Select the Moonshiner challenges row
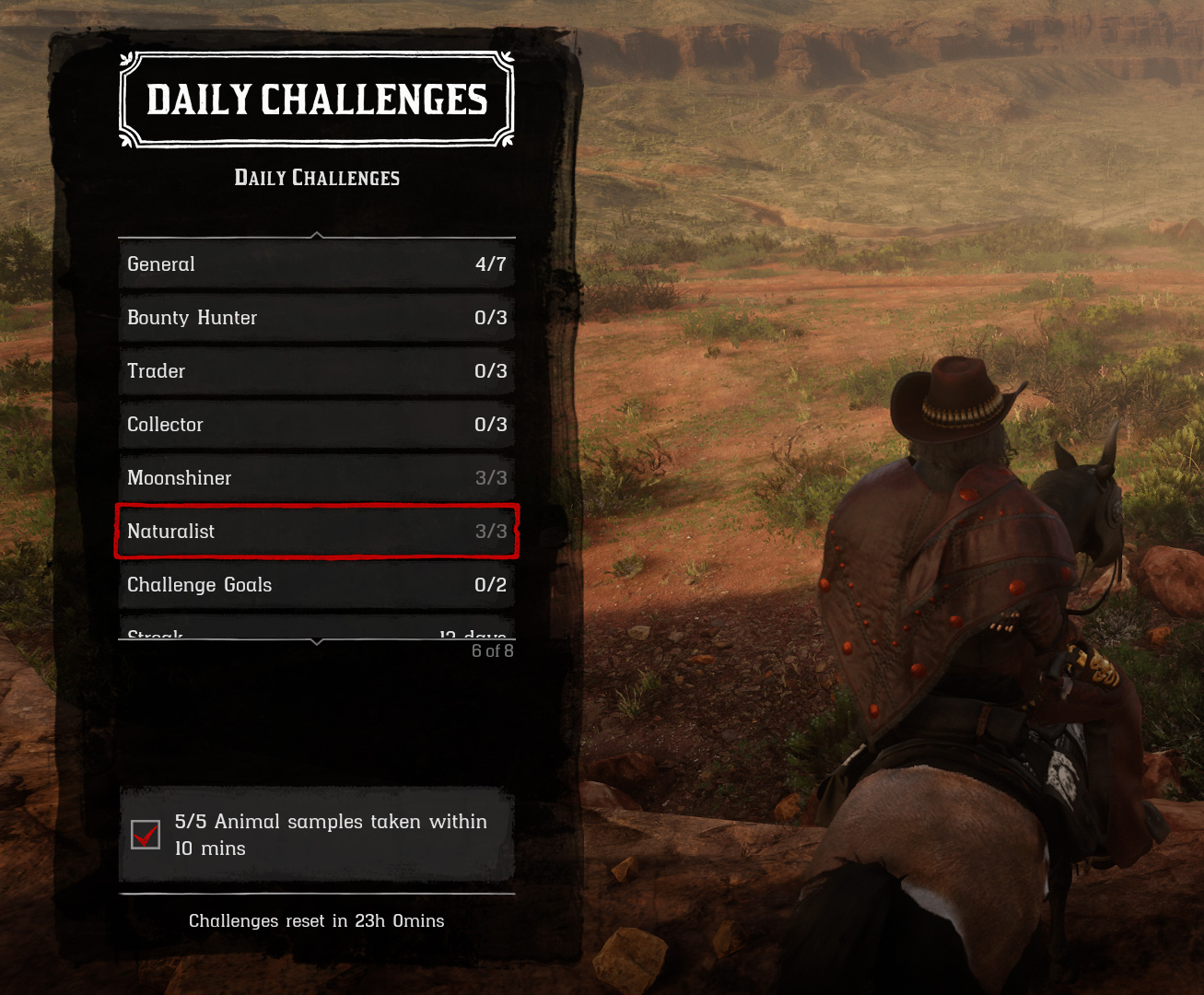Viewport: 1204px width, 995px height. (x=316, y=478)
